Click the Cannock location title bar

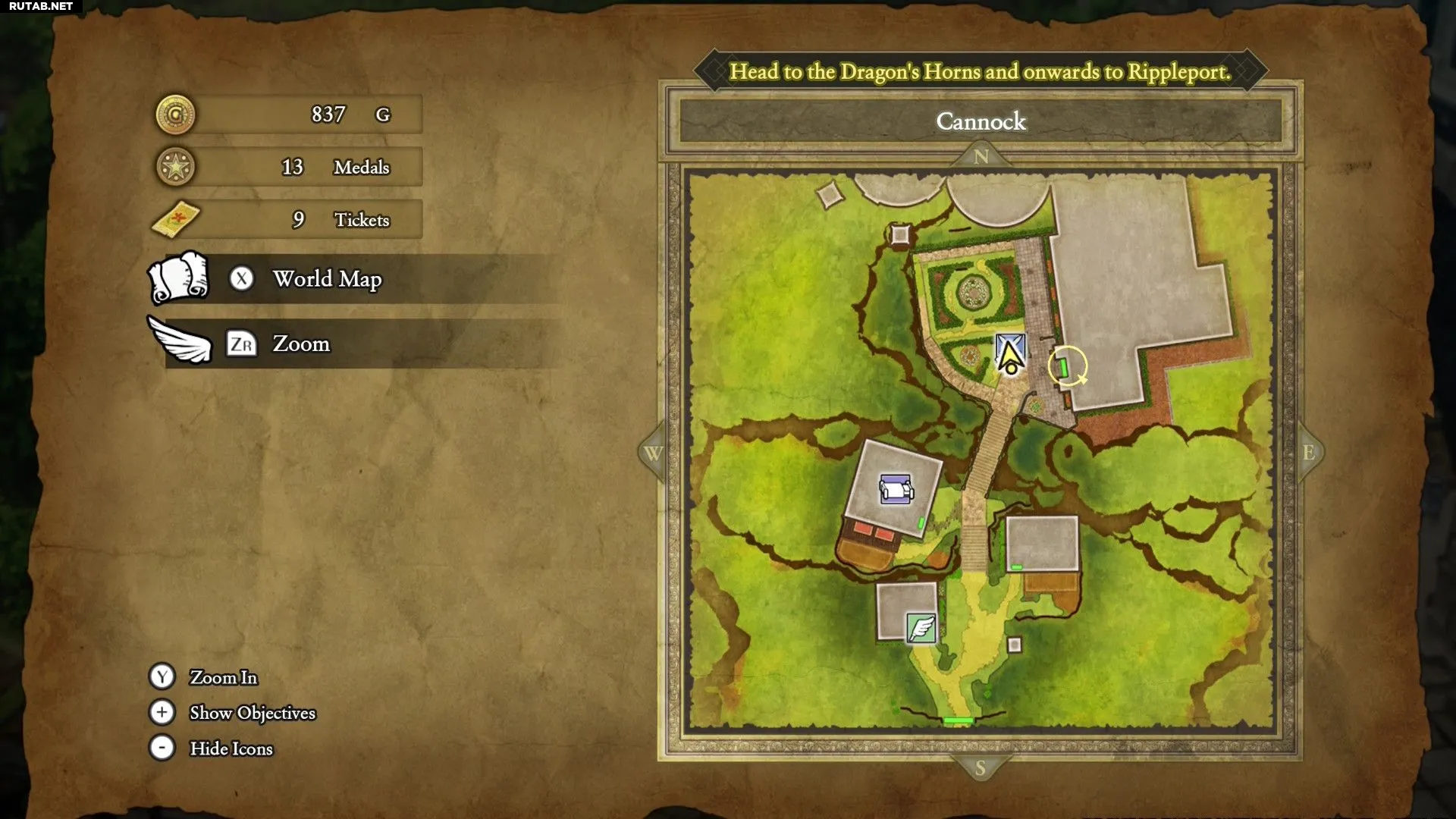point(981,121)
